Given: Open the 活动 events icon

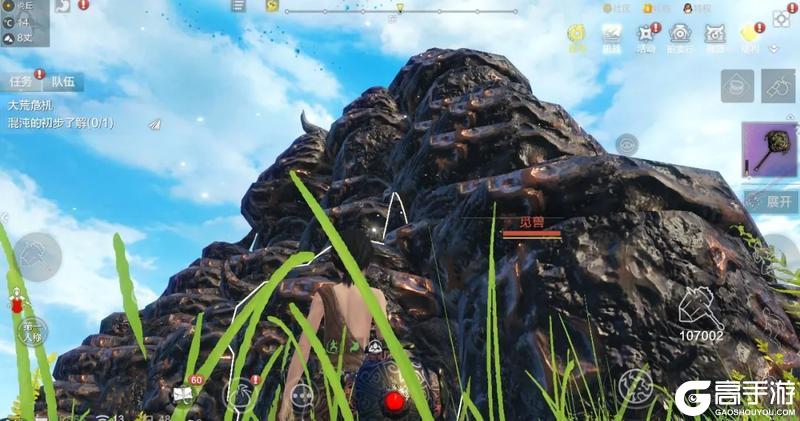Looking at the screenshot, I should (646, 36).
